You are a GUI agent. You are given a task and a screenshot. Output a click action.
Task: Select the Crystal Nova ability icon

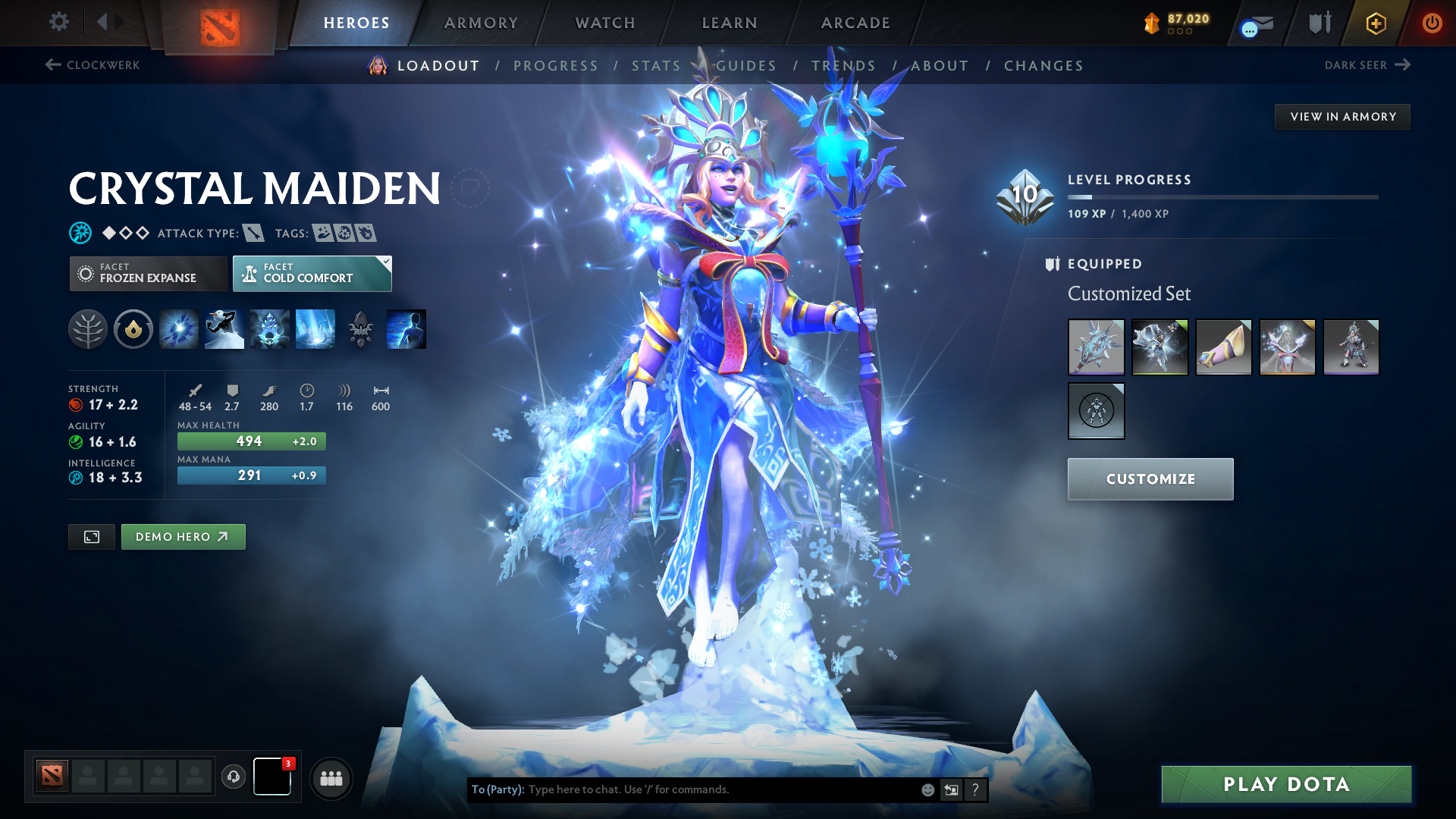click(x=178, y=328)
